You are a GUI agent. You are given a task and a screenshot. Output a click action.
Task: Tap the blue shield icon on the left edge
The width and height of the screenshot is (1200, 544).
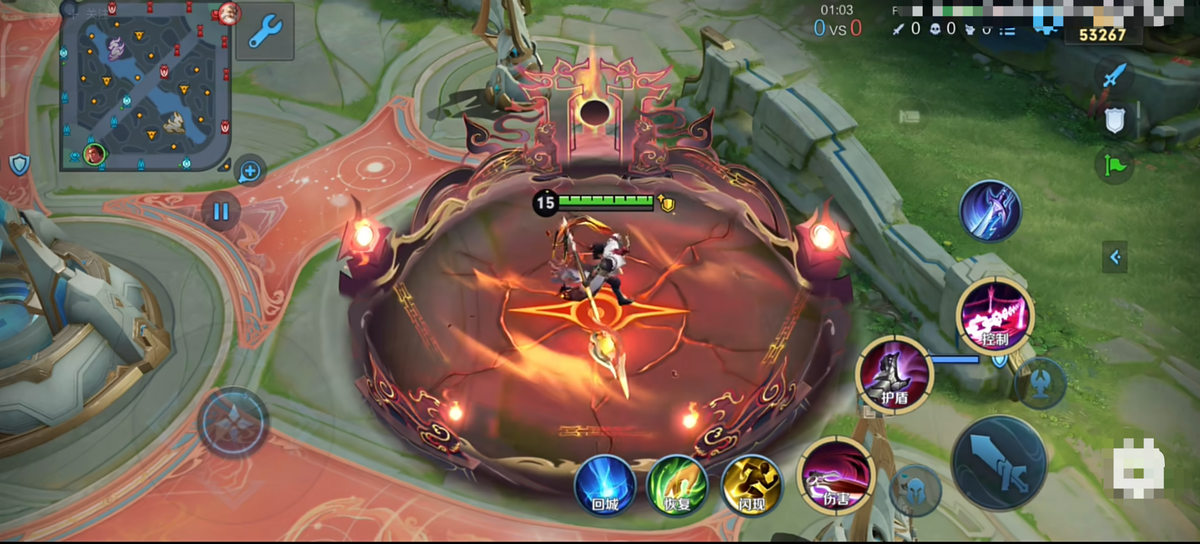(19, 163)
